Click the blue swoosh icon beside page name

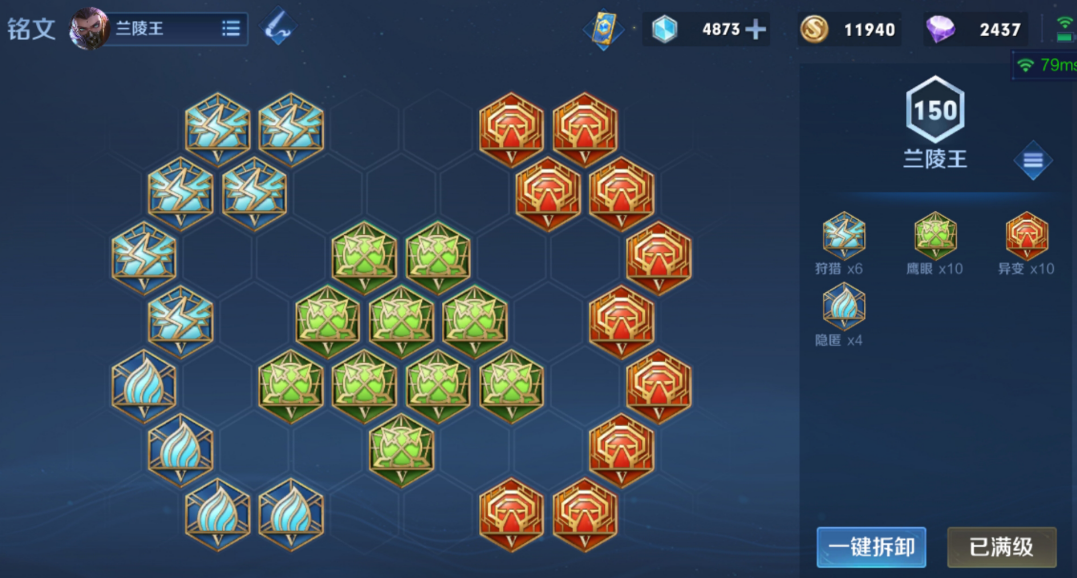[279, 29]
